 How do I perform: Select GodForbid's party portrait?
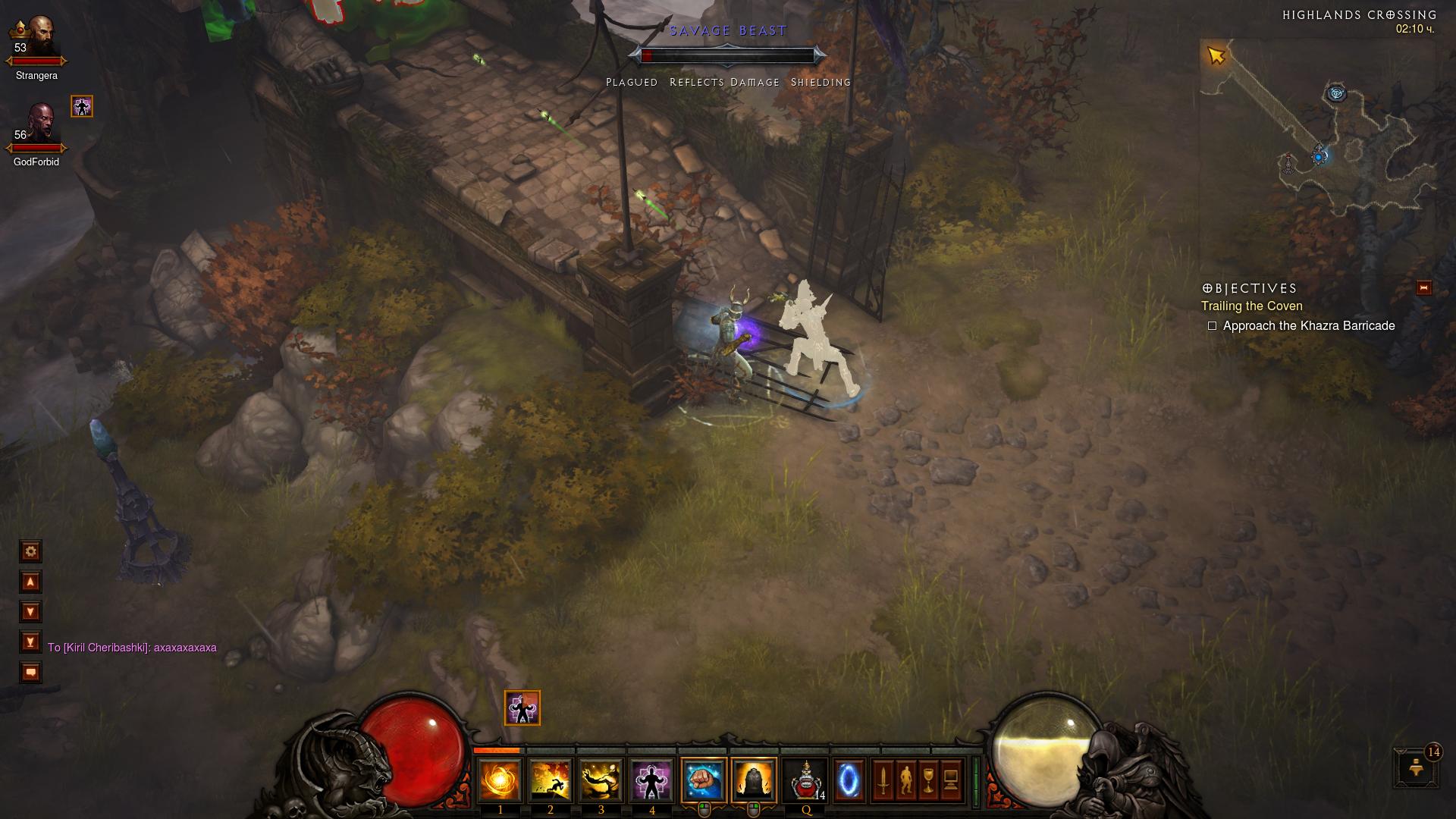coord(38,124)
